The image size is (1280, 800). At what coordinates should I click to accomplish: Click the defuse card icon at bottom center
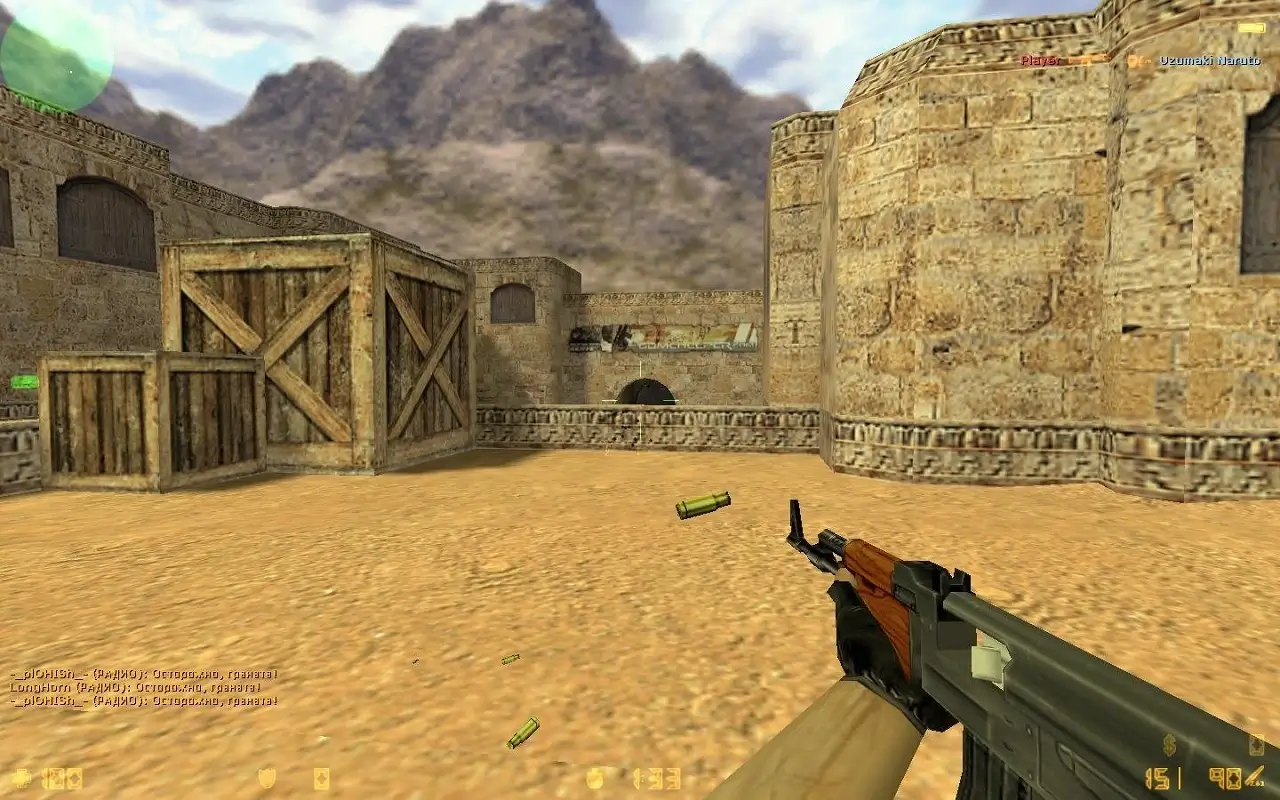tap(323, 777)
